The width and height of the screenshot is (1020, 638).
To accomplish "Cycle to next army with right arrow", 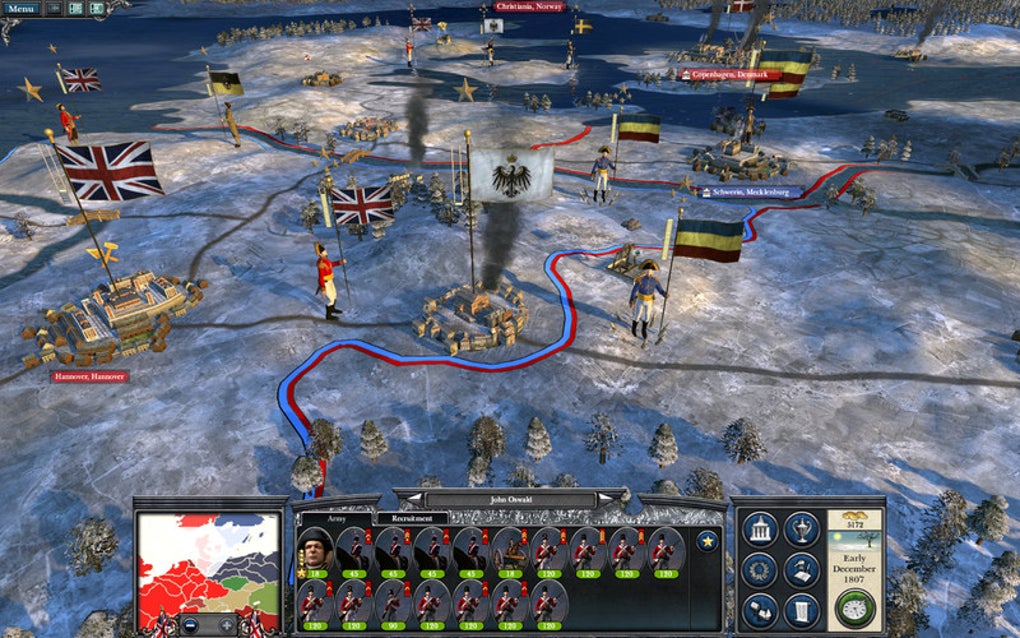I will click(x=612, y=497).
